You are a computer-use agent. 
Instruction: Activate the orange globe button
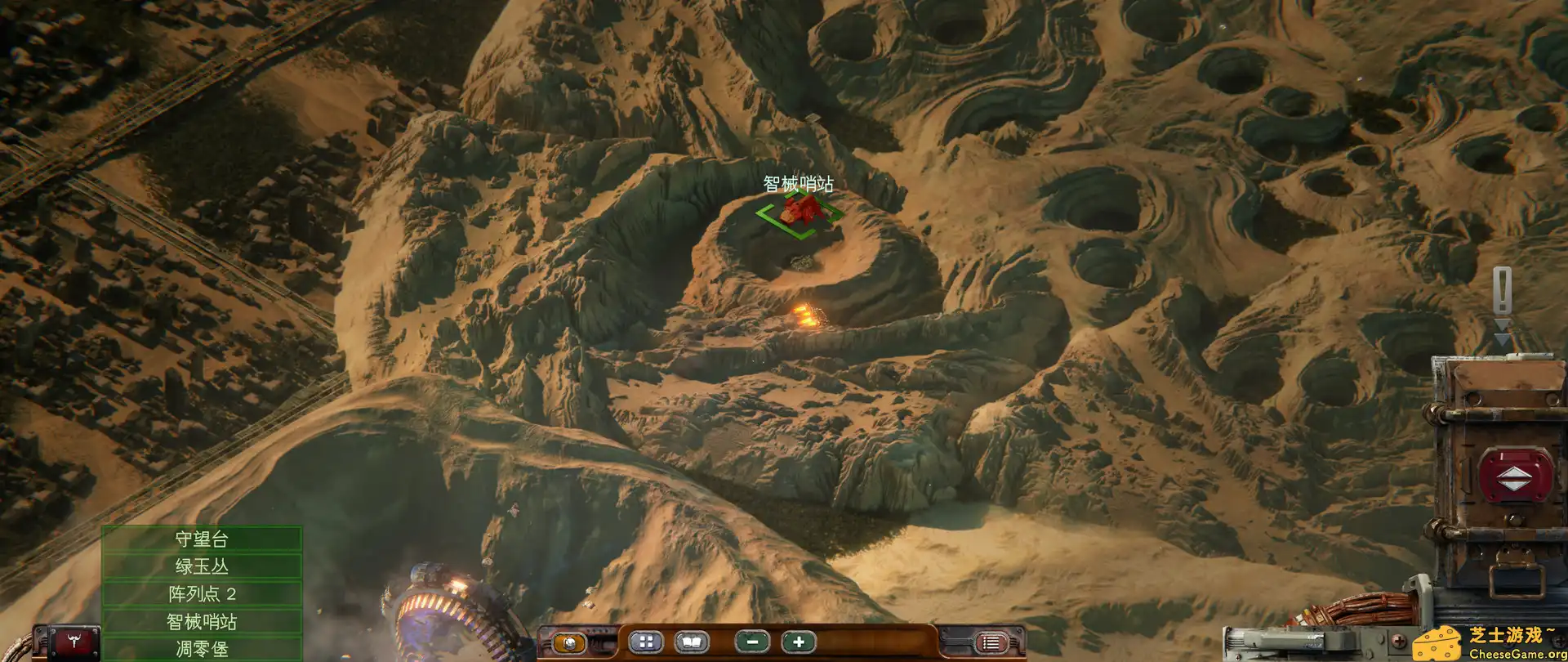tap(569, 642)
